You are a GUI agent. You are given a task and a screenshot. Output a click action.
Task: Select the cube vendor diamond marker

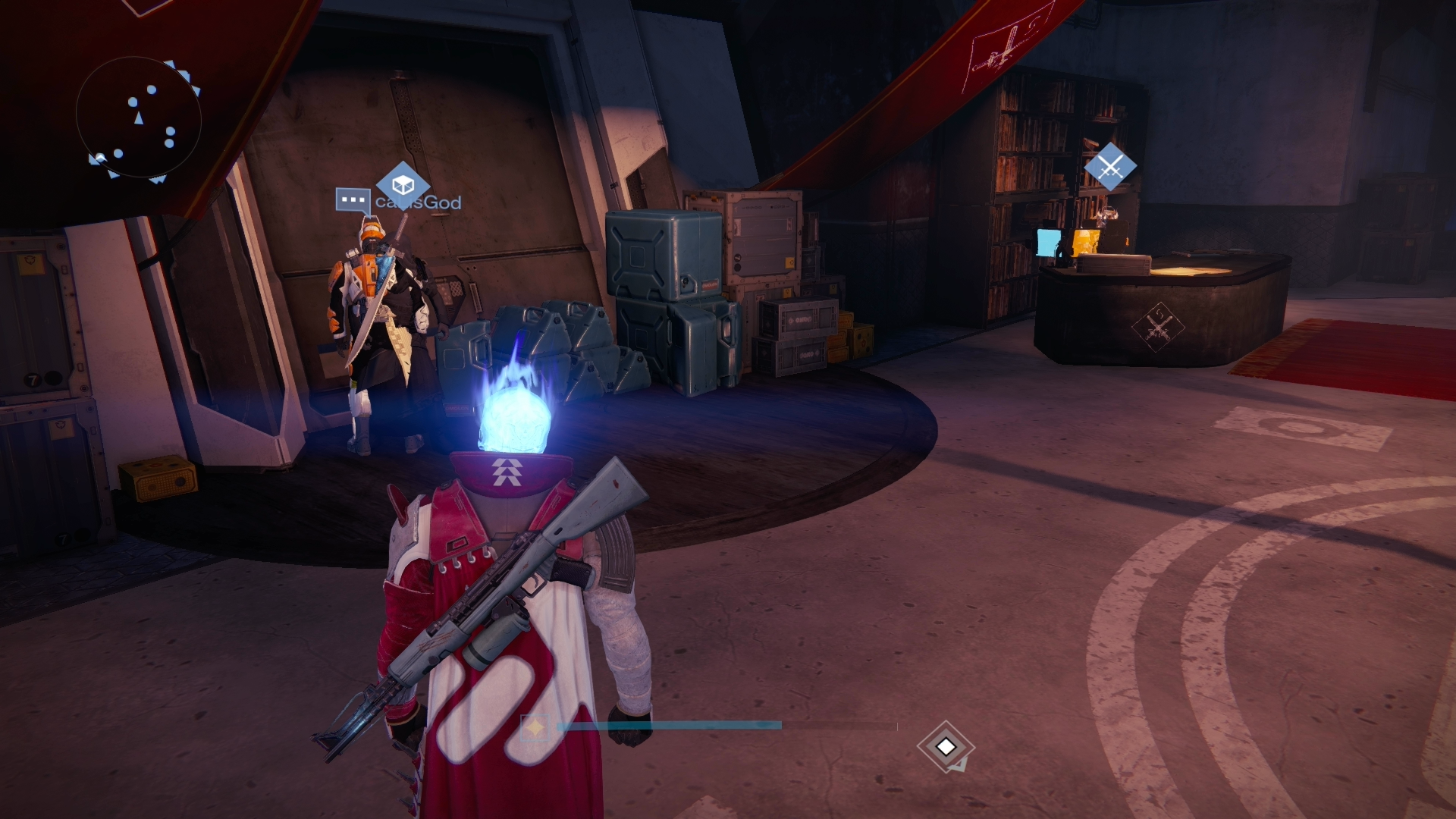tap(402, 184)
